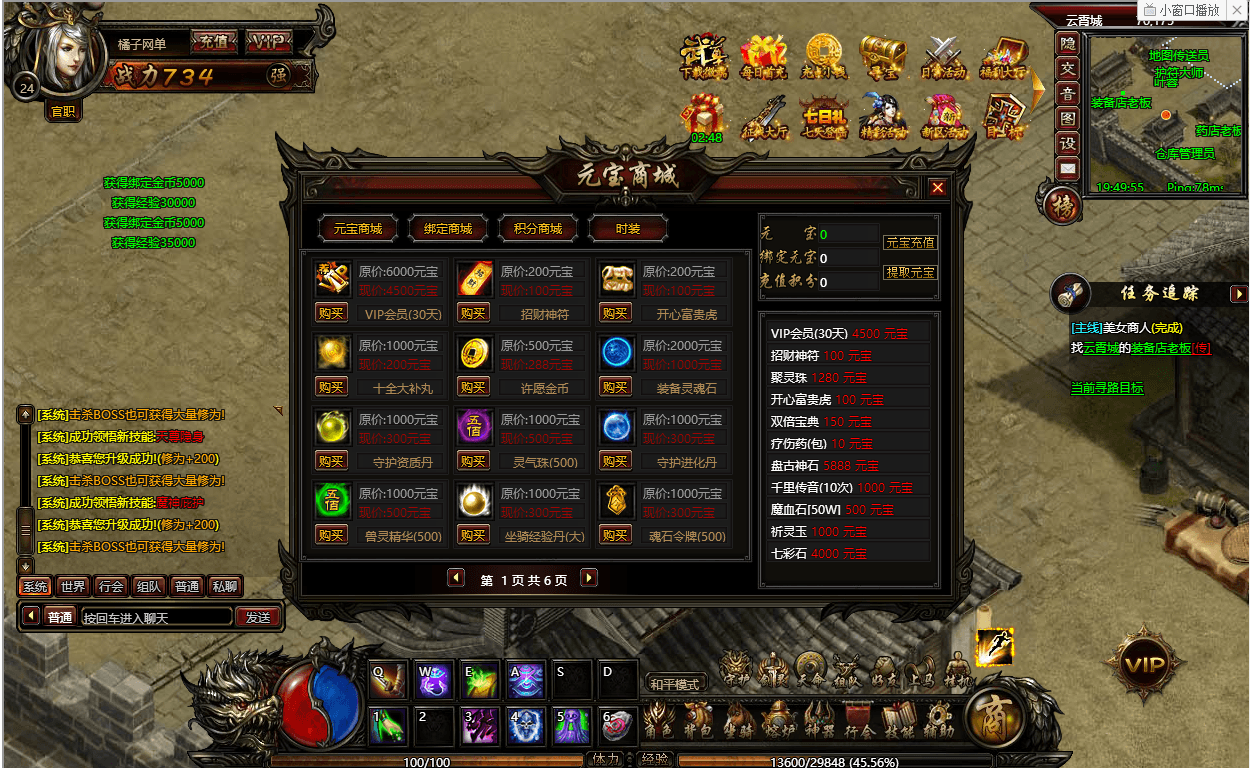Toggle the 和平模式 combat mode button

click(674, 684)
